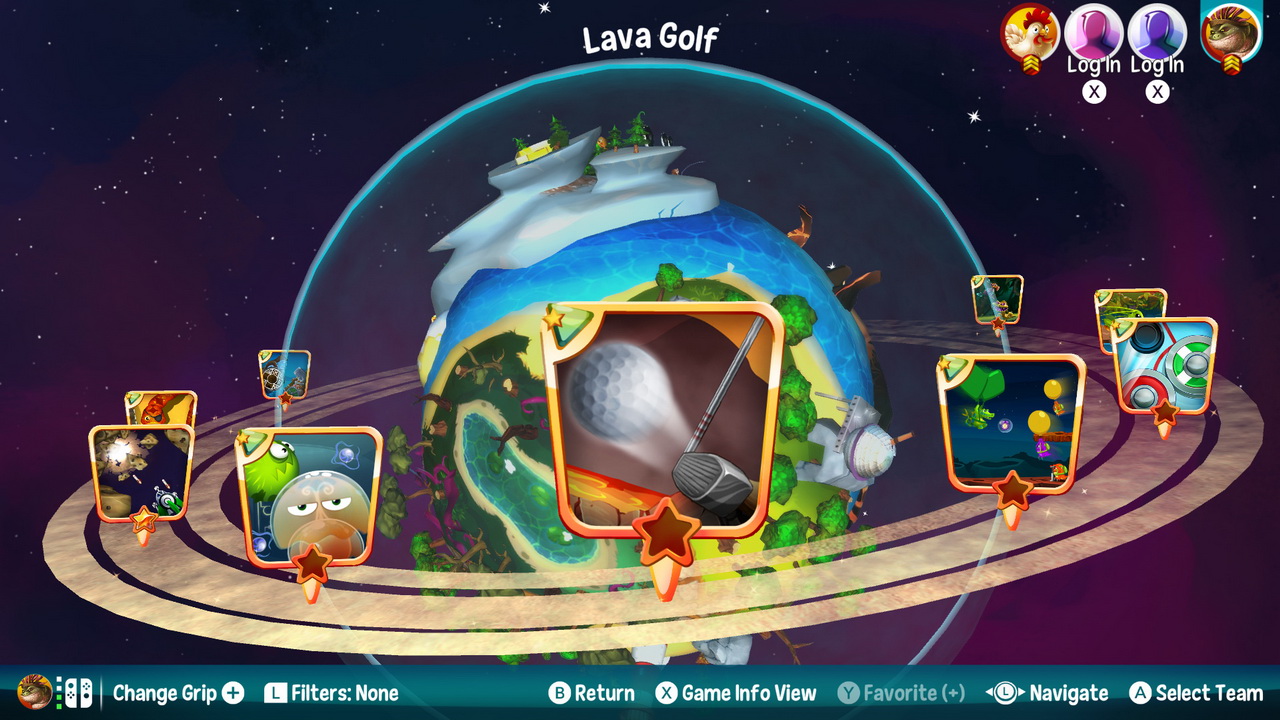Viewport: 1280px width, 720px height.
Task: Click the X button prompt under the pink Log In avatar
Action: (x=1096, y=92)
